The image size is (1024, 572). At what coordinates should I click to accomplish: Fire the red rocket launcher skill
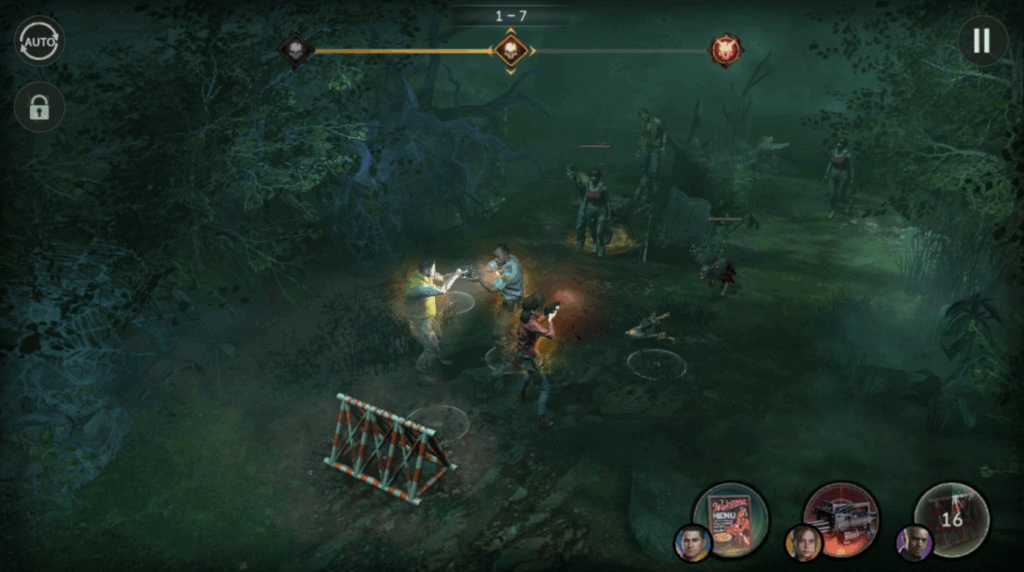pyautogui.click(x=841, y=518)
